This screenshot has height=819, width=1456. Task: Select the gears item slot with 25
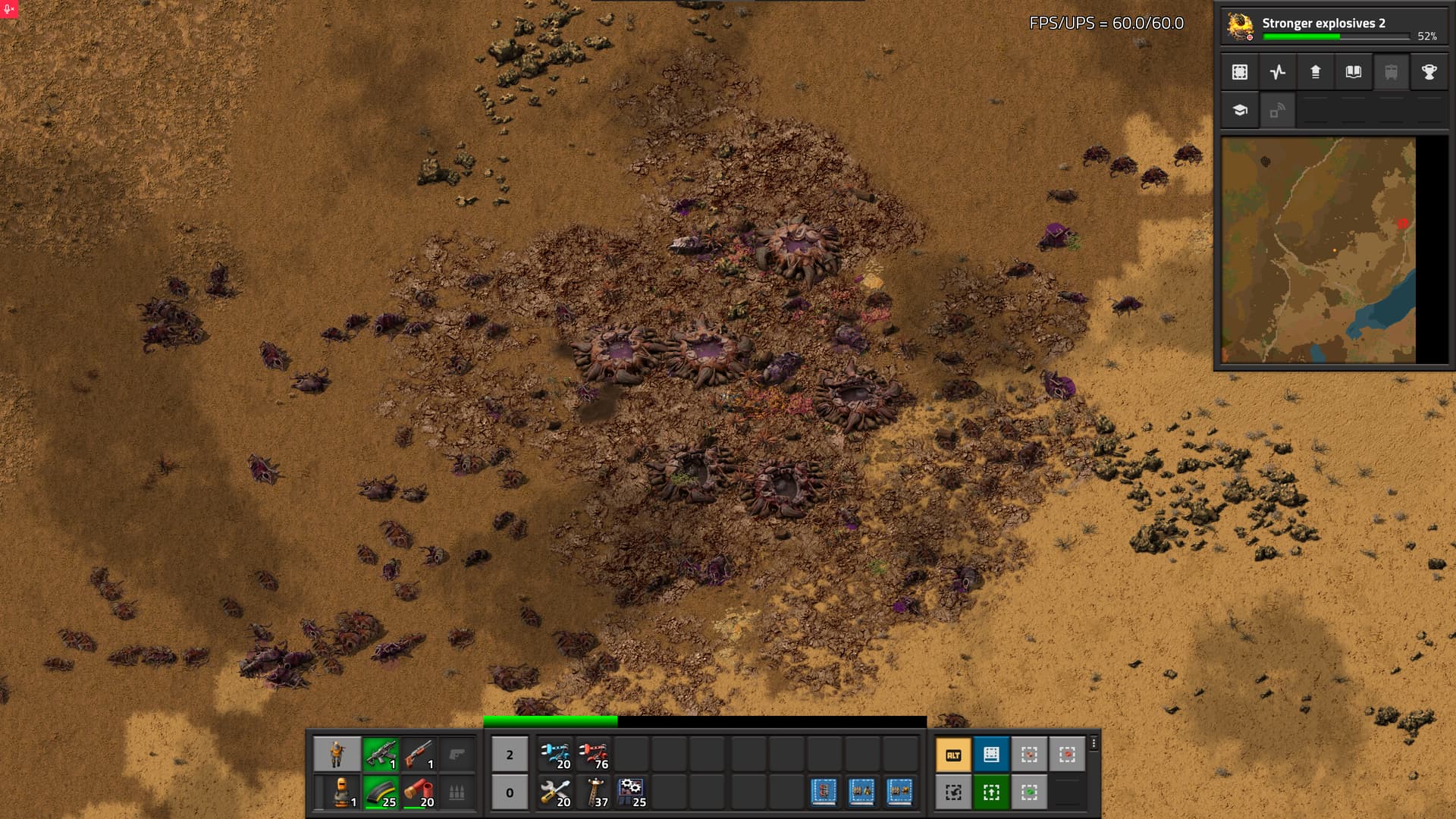(x=631, y=792)
